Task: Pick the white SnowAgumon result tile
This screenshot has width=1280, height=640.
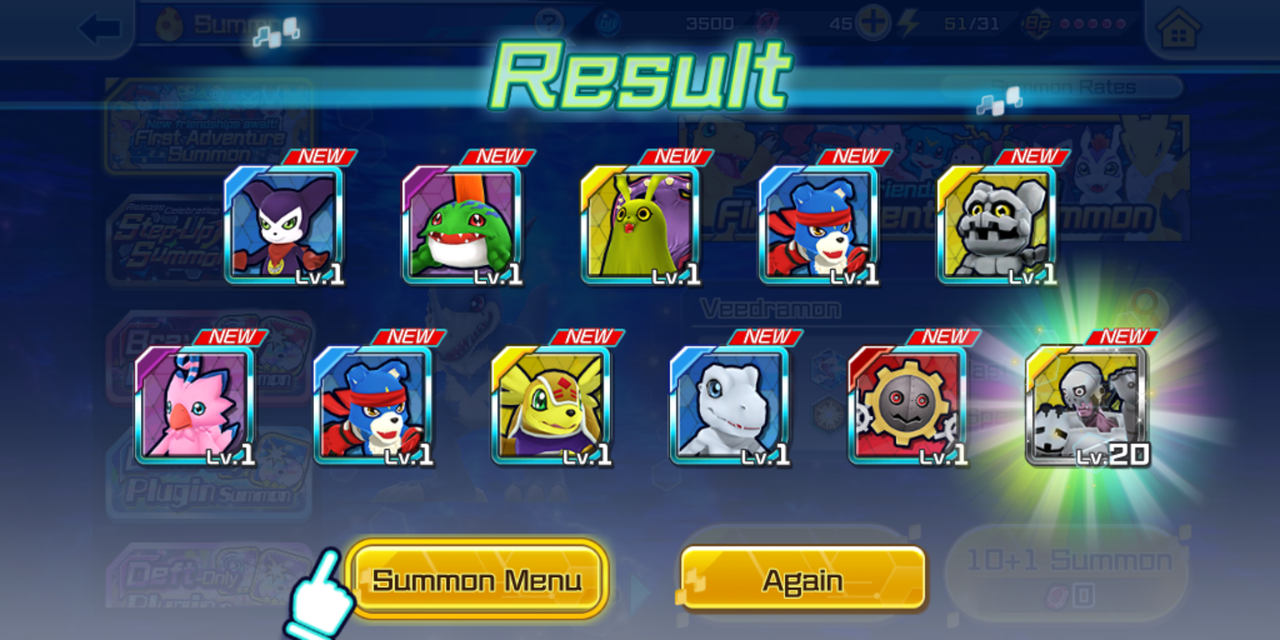Action: point(730,405)
